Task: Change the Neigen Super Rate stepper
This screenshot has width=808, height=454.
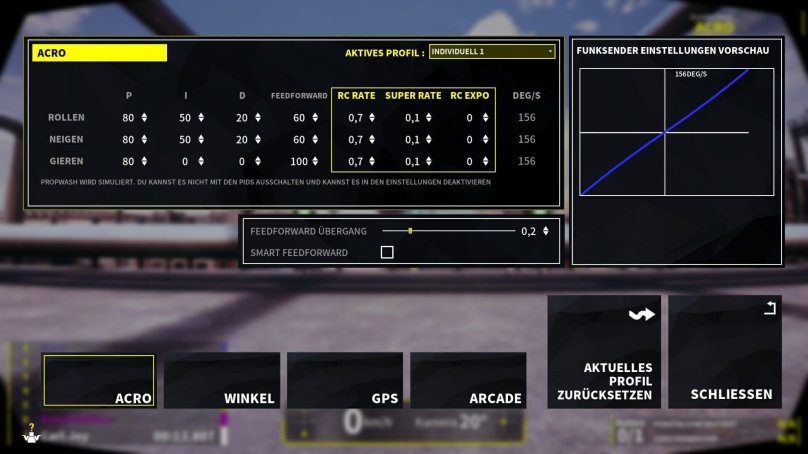Action: pyautogui.click(x=430, y=139)
